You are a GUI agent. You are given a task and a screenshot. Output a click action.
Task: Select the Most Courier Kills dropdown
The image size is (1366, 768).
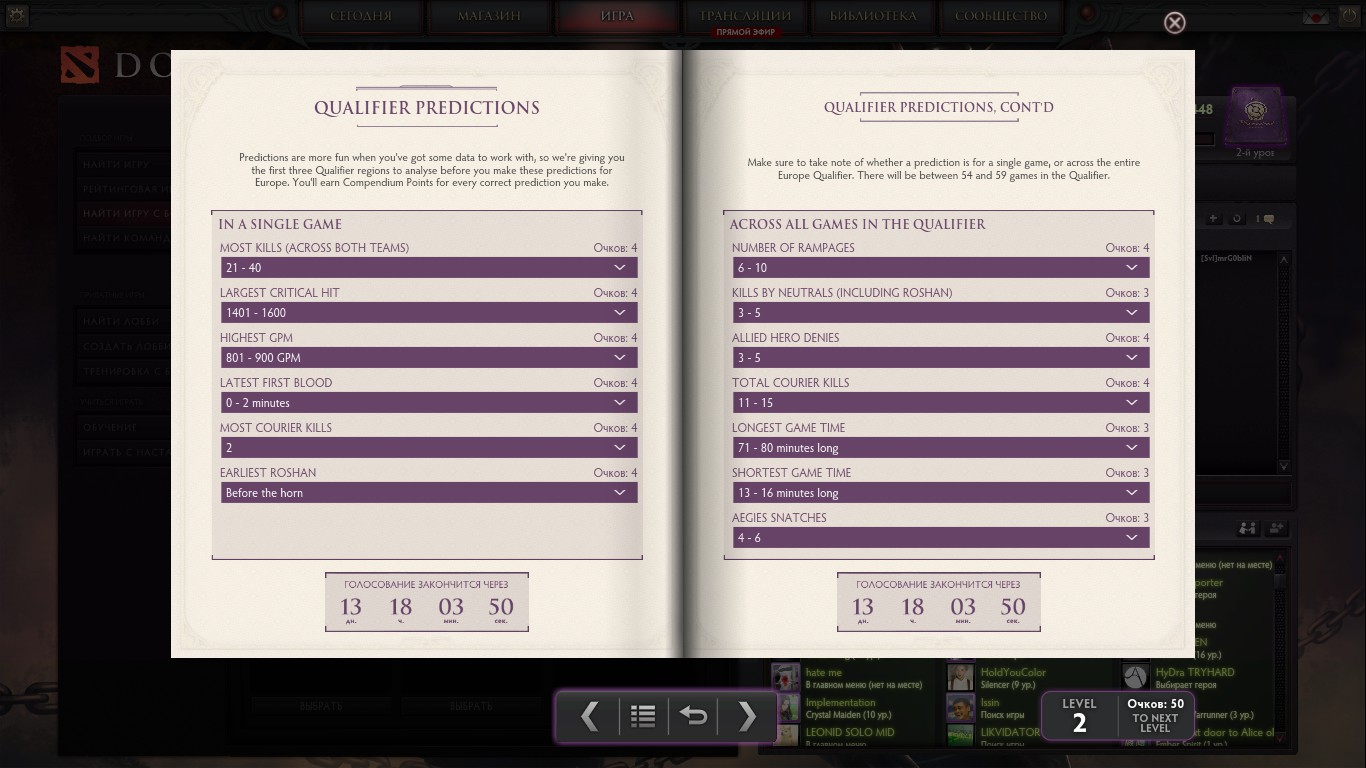click(x=429, y=448)
